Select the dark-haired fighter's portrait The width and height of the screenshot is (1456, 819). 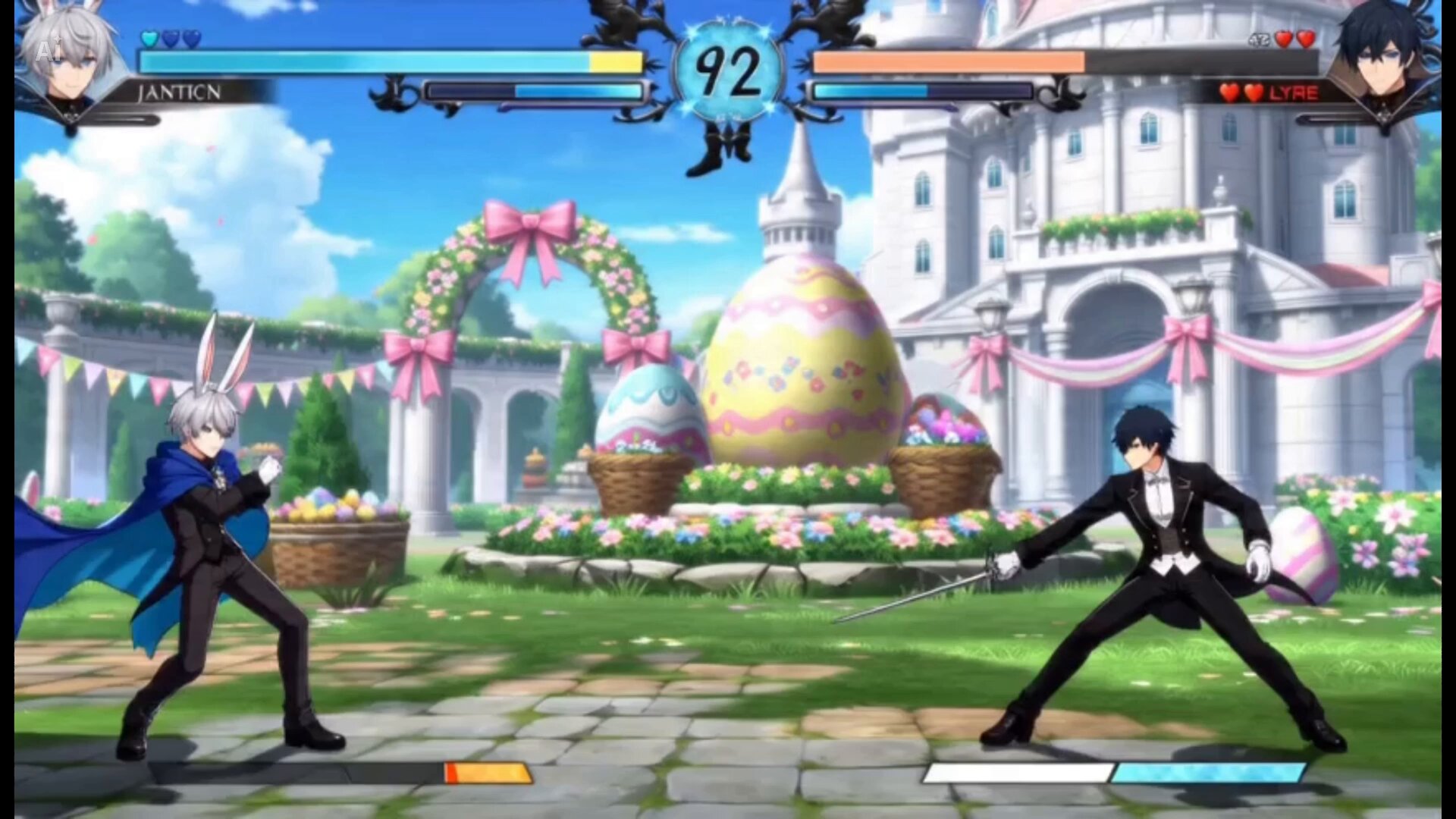1382,55
